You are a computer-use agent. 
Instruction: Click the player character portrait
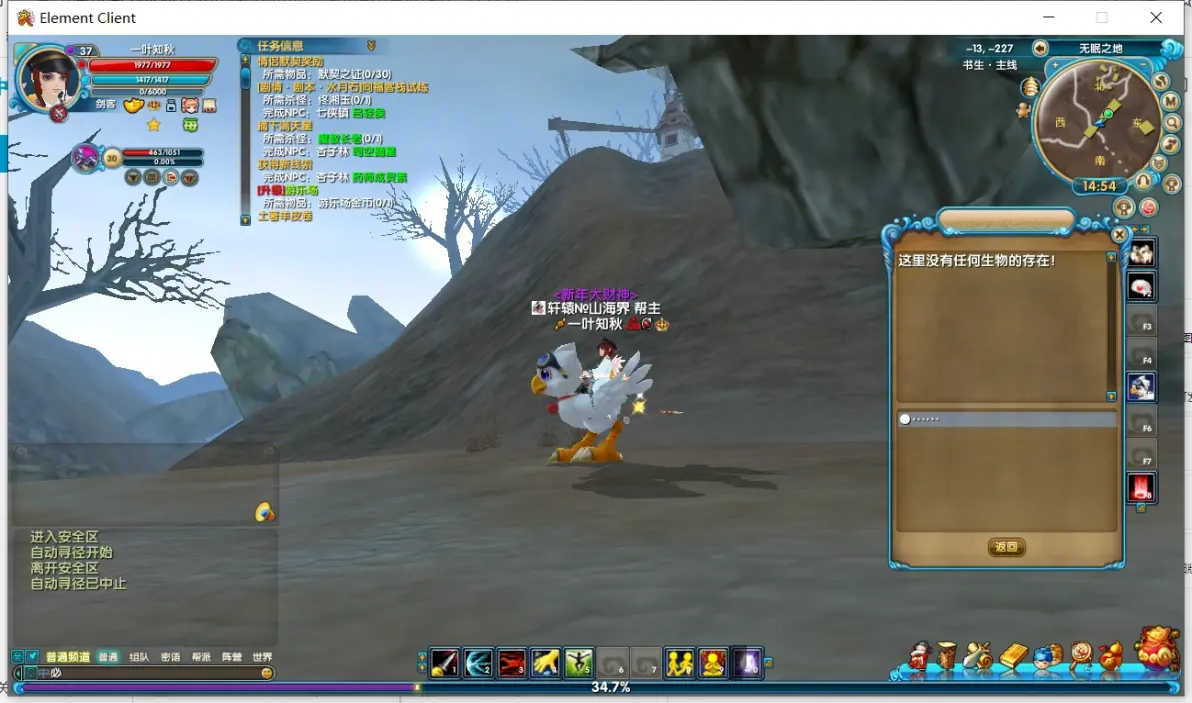(47, 76)
